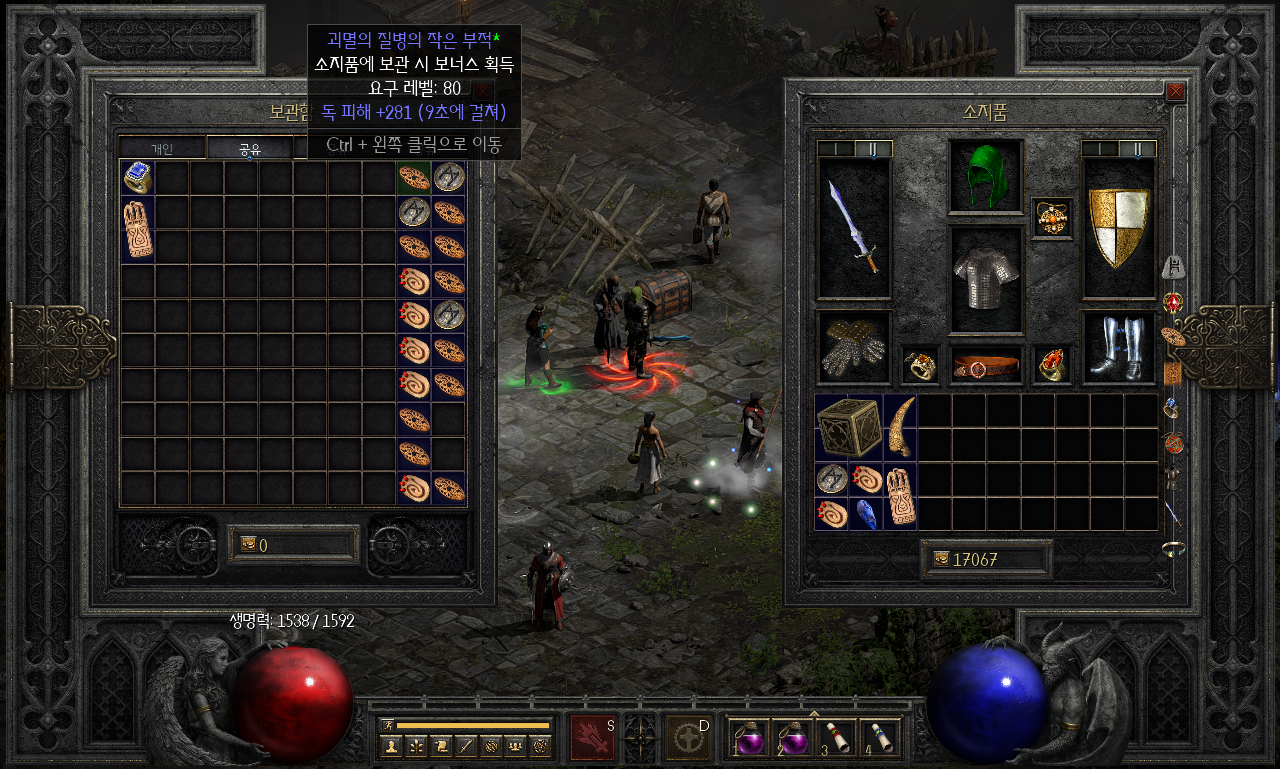Pick up the sapphire ring in the stash
Image resolution: width=1280 pixels, height=769 pixels.
click(137, 178)
